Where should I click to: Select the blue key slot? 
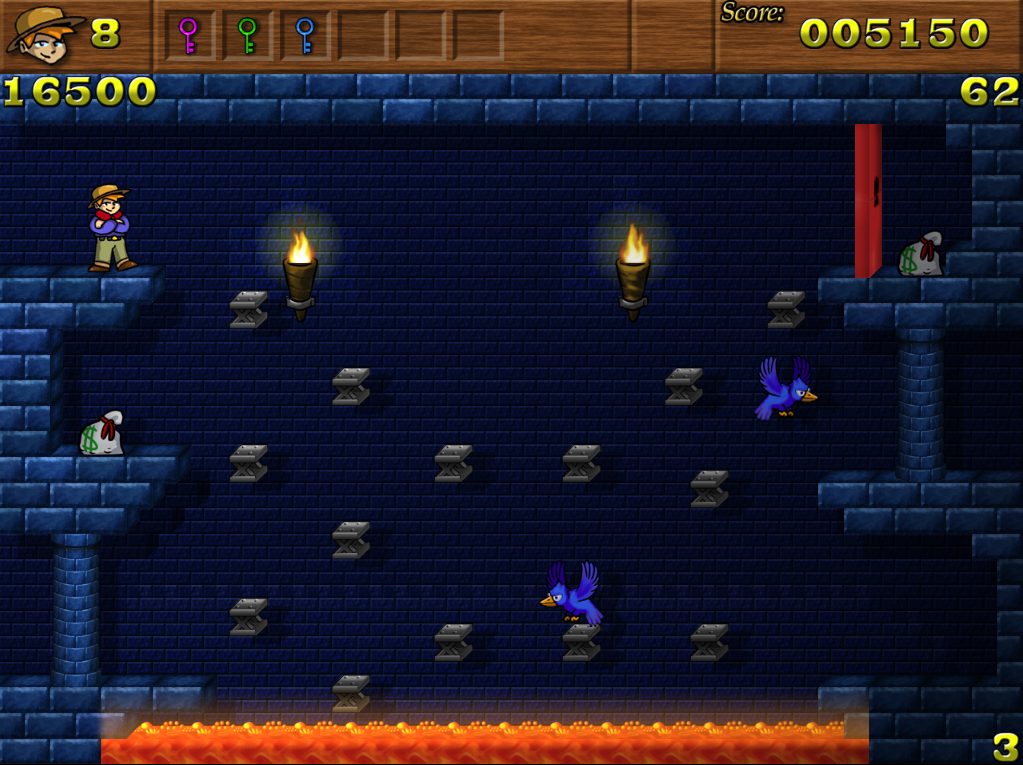pyautogui.click(x=305, y=36)
